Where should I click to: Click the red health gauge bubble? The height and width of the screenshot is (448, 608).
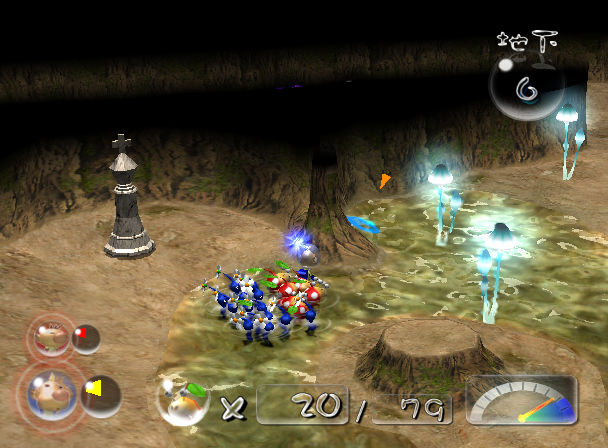(x=86, y=339)
